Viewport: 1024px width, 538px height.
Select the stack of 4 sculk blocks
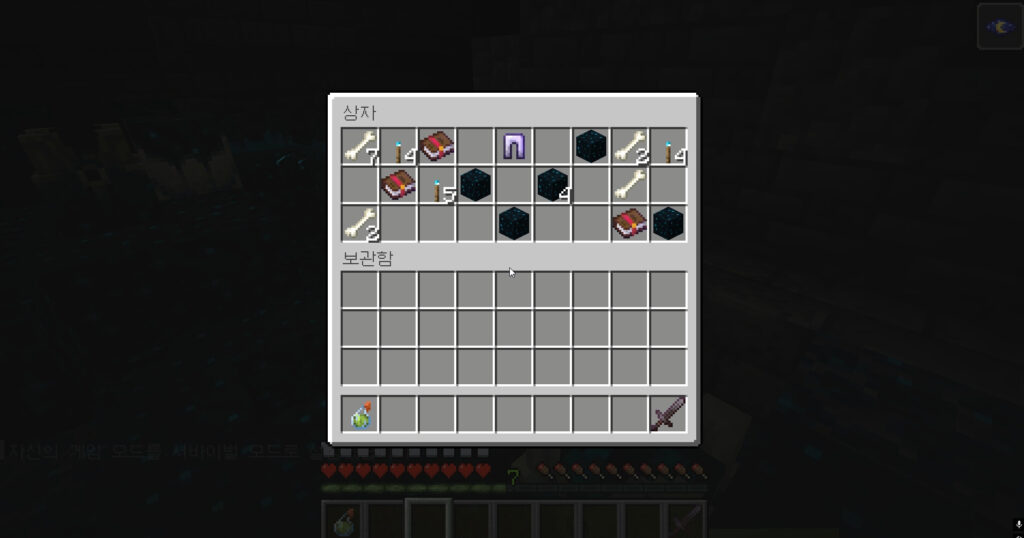pyautogui.click(x=552, y=185)
